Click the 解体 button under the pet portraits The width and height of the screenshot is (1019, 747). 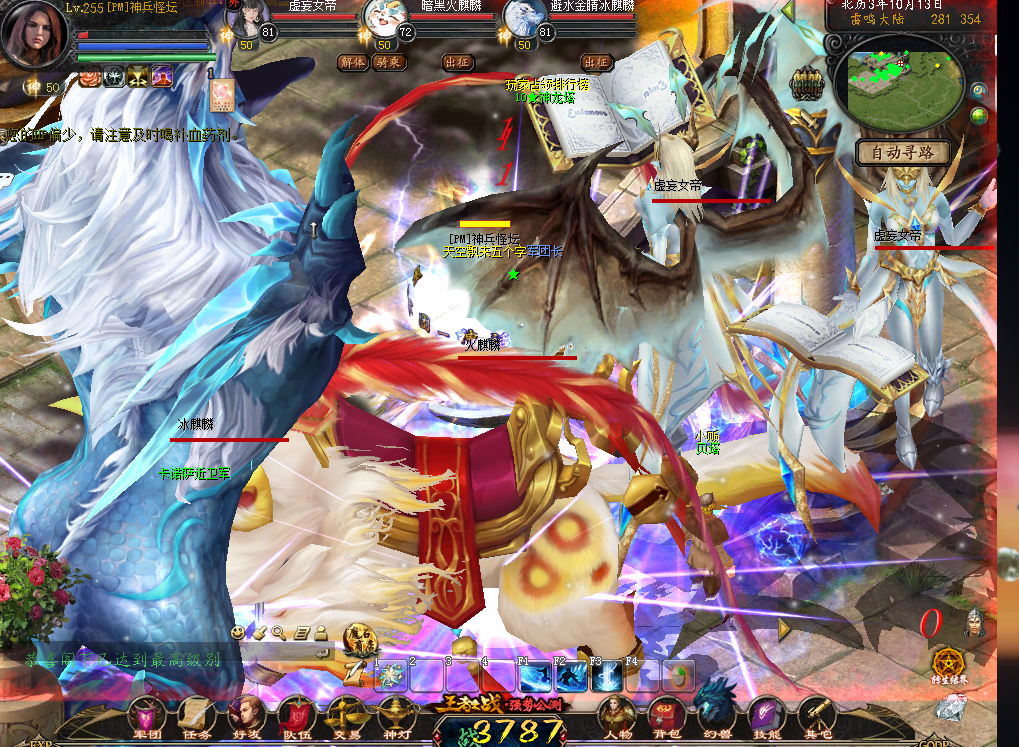(x=353, y=62)
